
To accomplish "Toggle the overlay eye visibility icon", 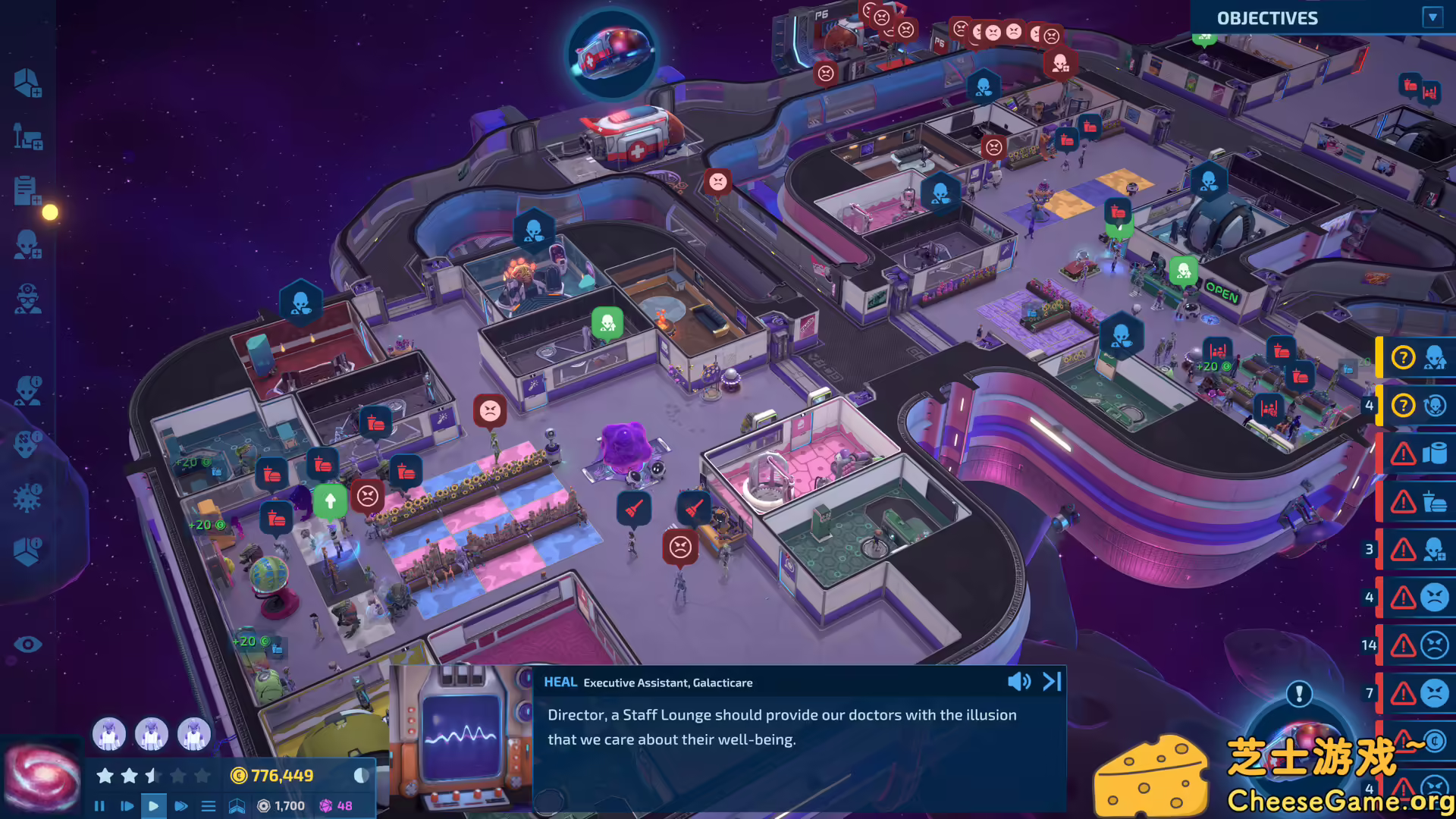I will [28, 644].
